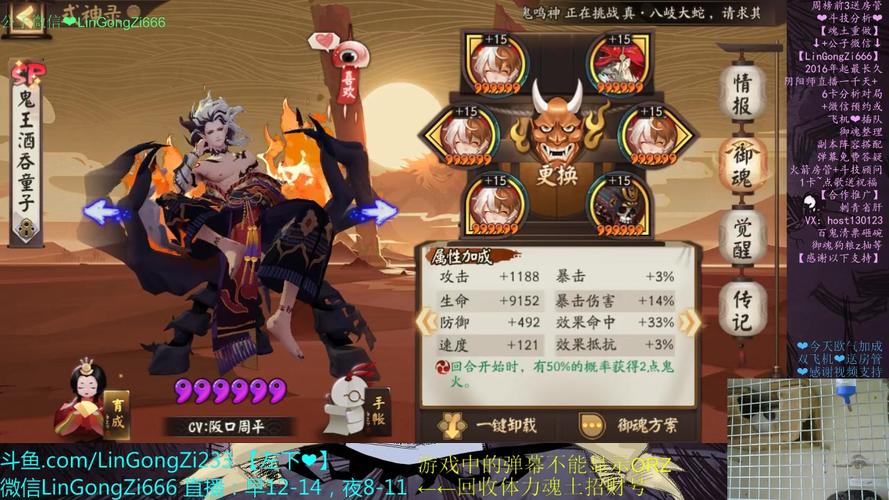Image resolution: width=889 pixels, height=500 pixels.
Task: Show next attribute page with right gold chevron
Action: [688, 321]
